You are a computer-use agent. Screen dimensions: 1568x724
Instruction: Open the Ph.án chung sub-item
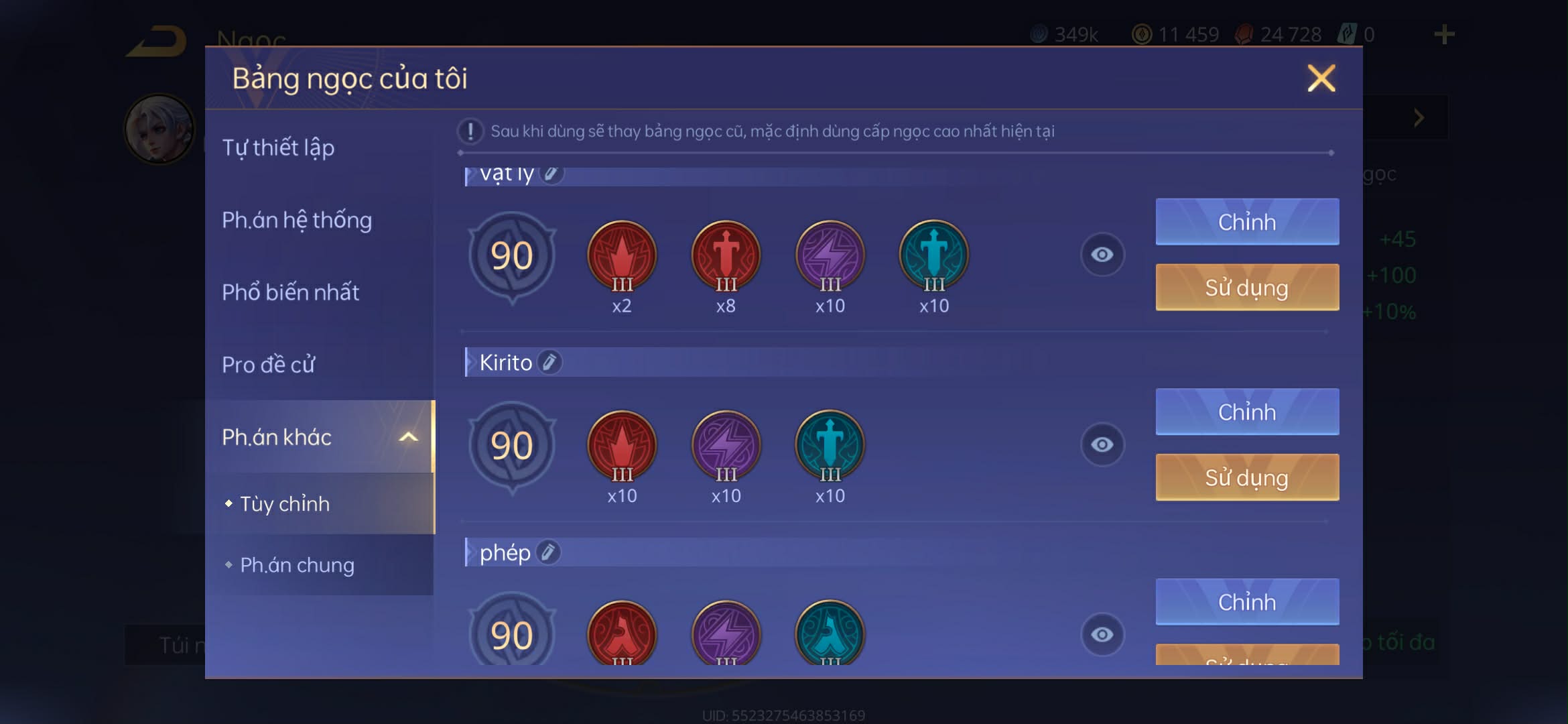point(297,565)
